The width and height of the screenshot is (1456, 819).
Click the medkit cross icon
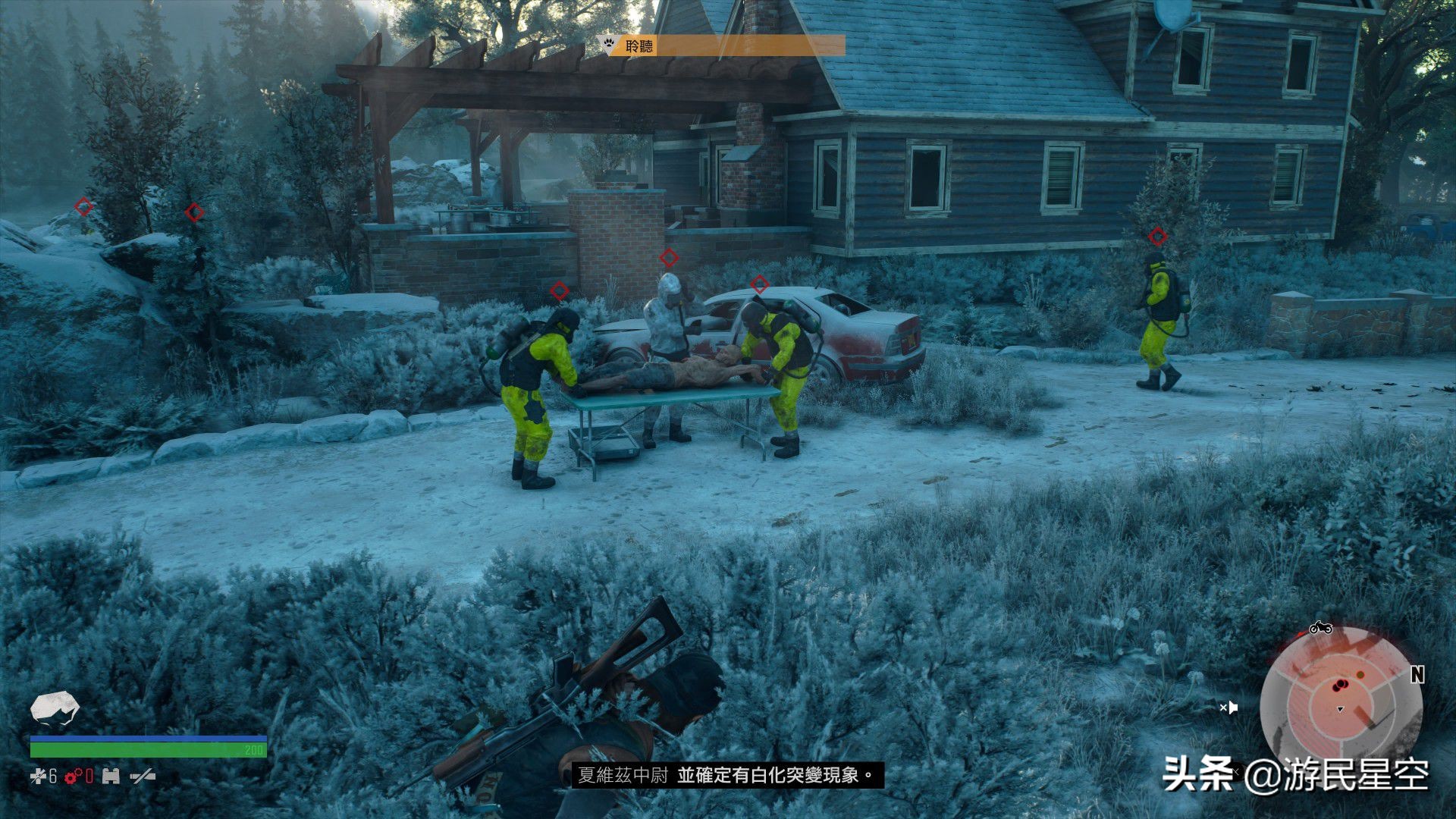(x=38, y=776)
